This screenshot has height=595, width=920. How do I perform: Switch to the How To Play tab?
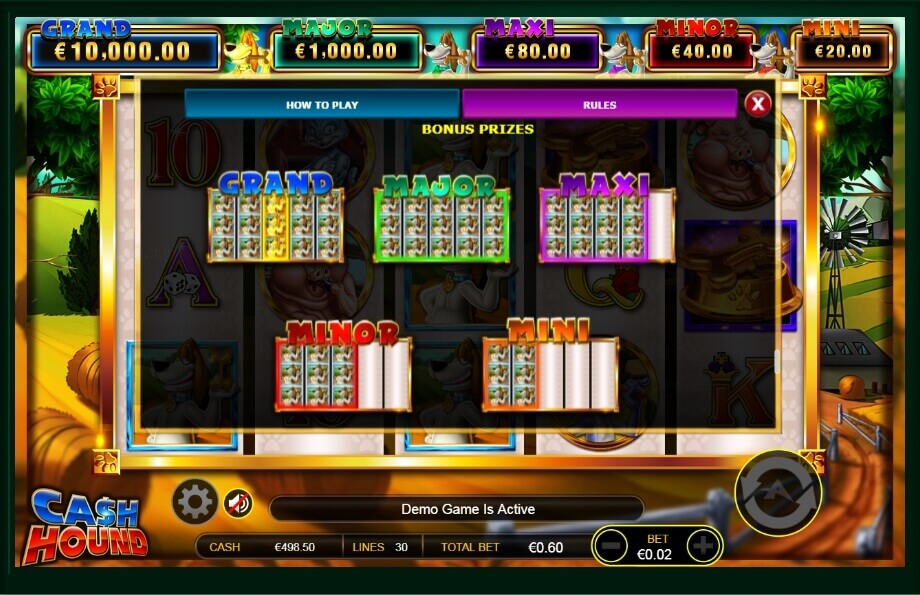point(322,104)
